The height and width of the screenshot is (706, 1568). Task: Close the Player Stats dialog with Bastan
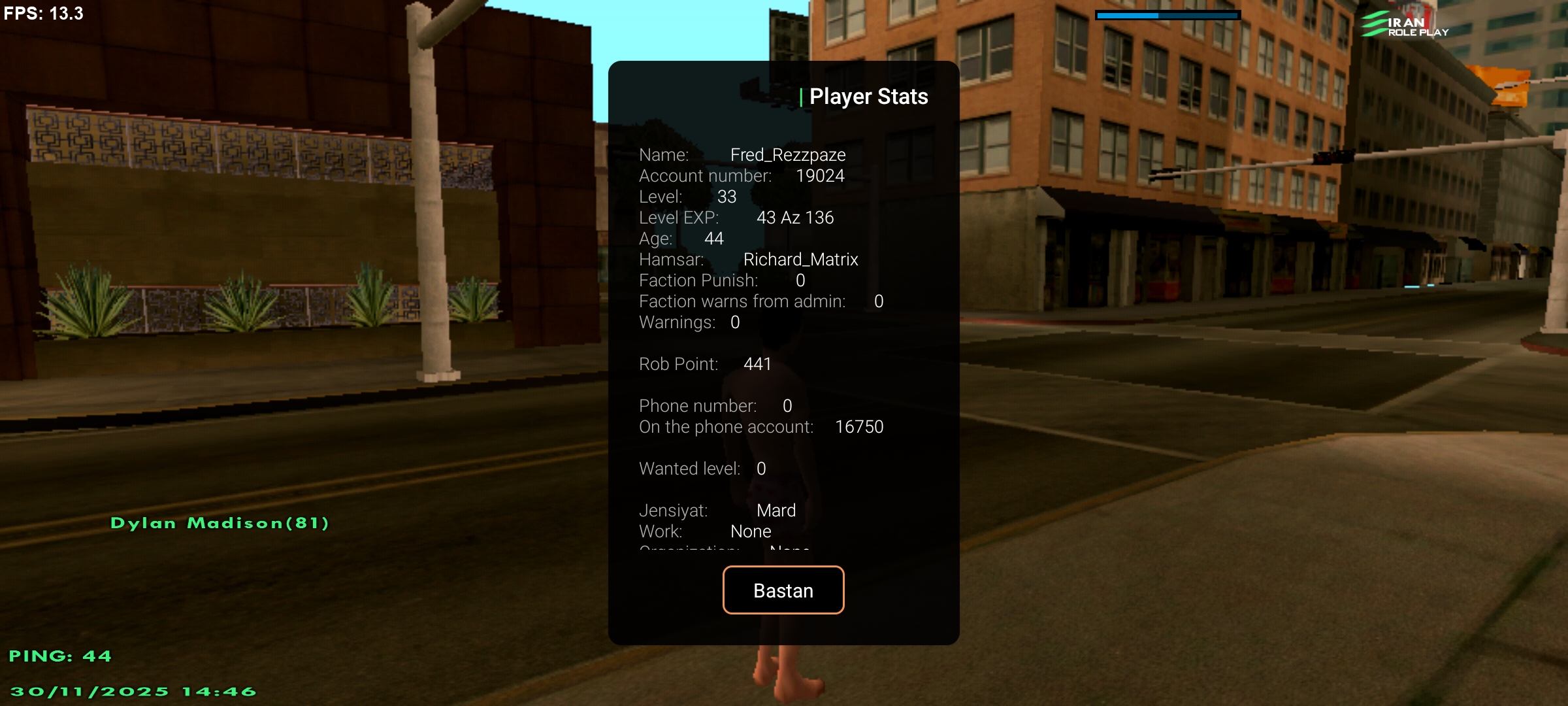(783, 590)
